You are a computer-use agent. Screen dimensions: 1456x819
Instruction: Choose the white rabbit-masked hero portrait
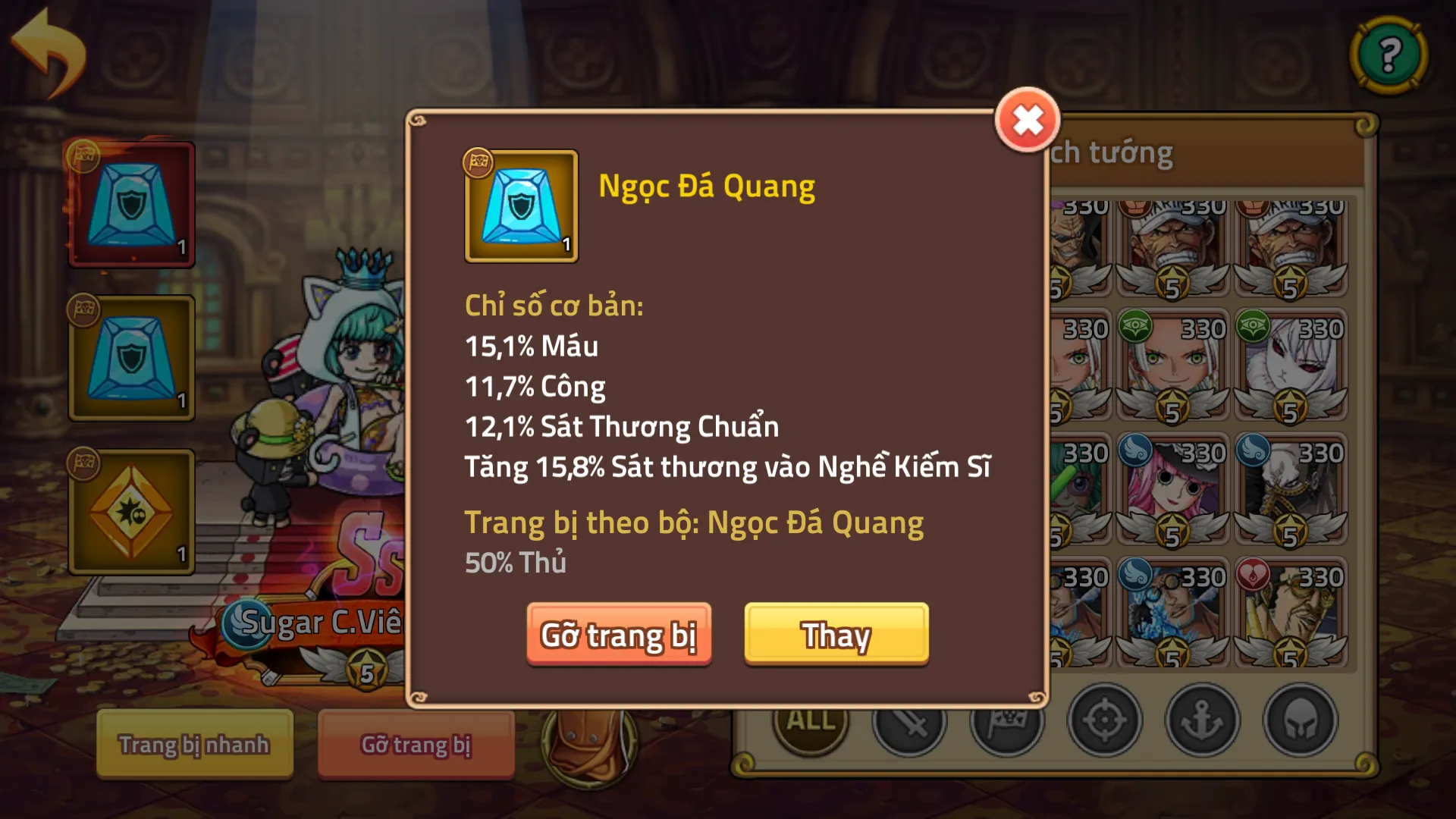pos(1290,366)
